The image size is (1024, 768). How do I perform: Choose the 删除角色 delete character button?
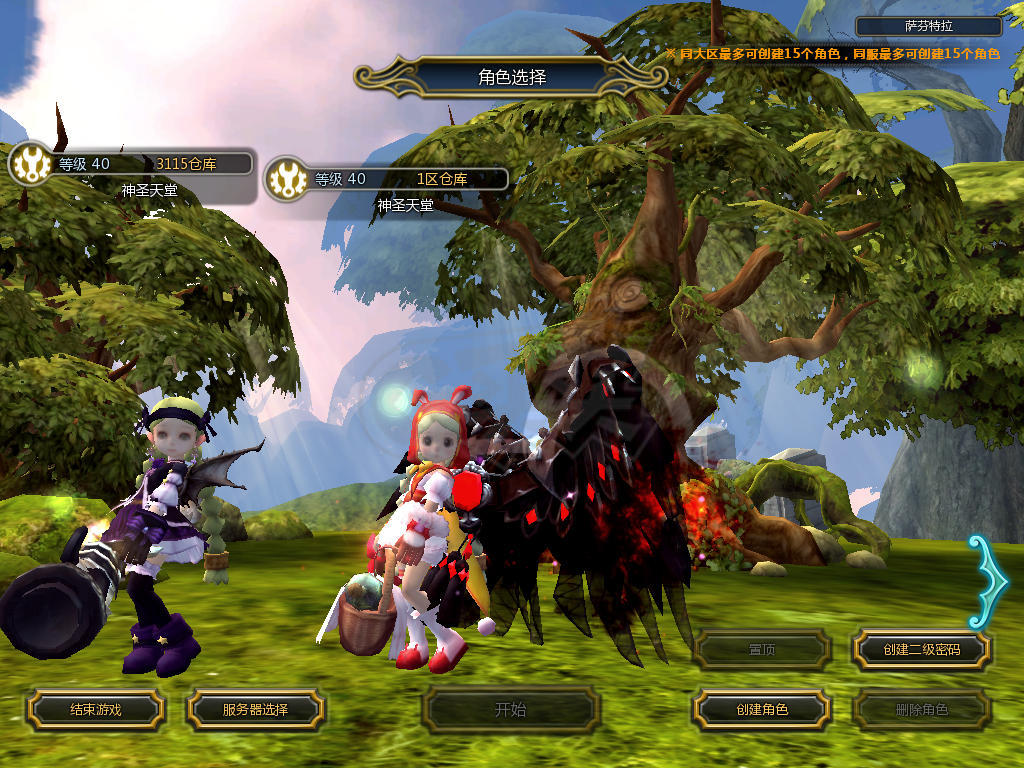coord(921,710)
